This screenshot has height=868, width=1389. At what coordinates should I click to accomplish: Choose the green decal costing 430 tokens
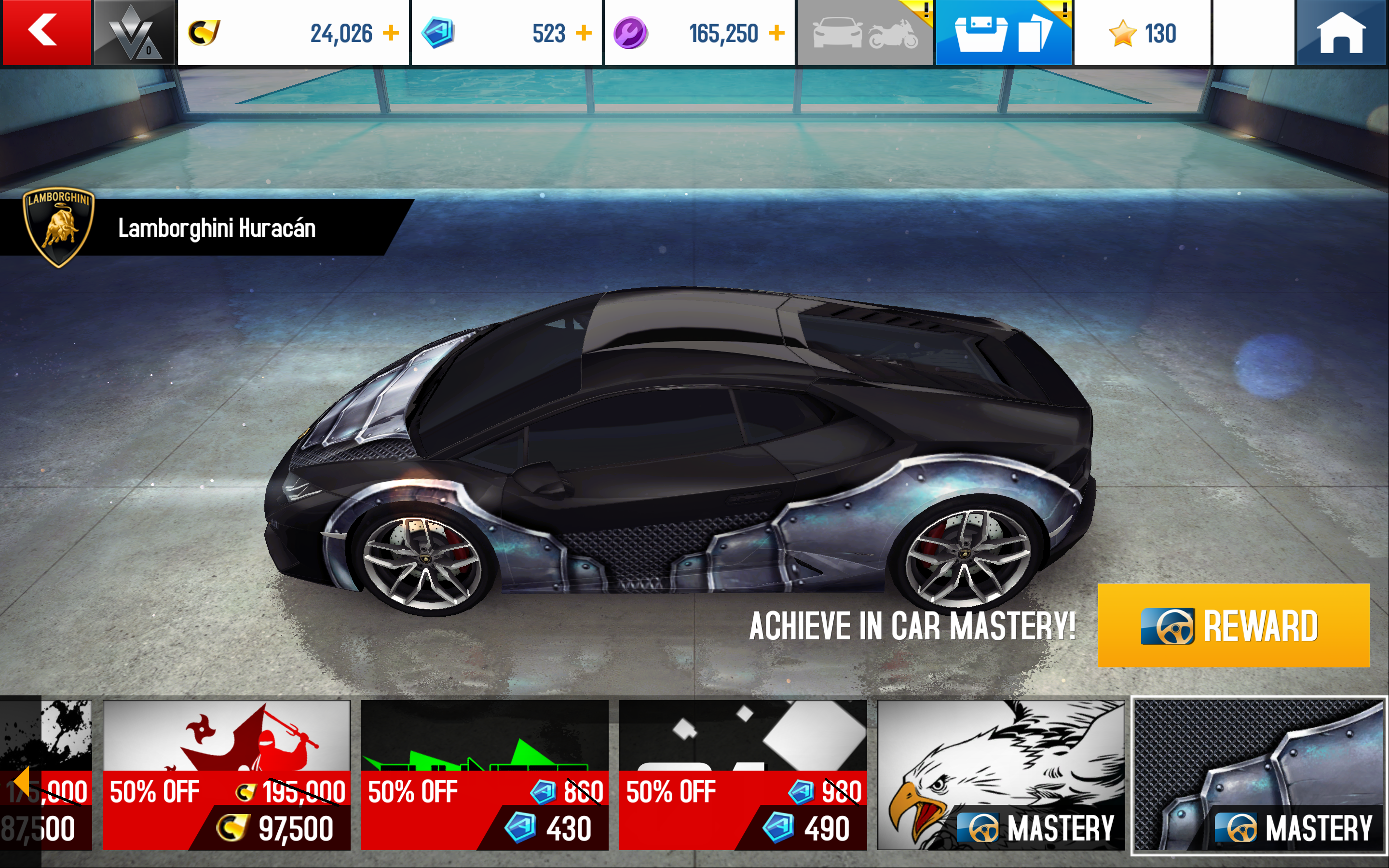(484, 774)
